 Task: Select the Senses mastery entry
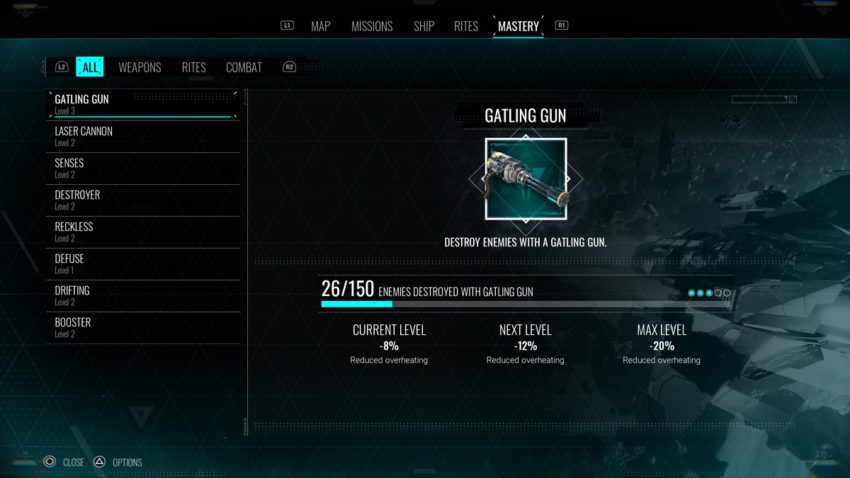(x=143, y=168)
